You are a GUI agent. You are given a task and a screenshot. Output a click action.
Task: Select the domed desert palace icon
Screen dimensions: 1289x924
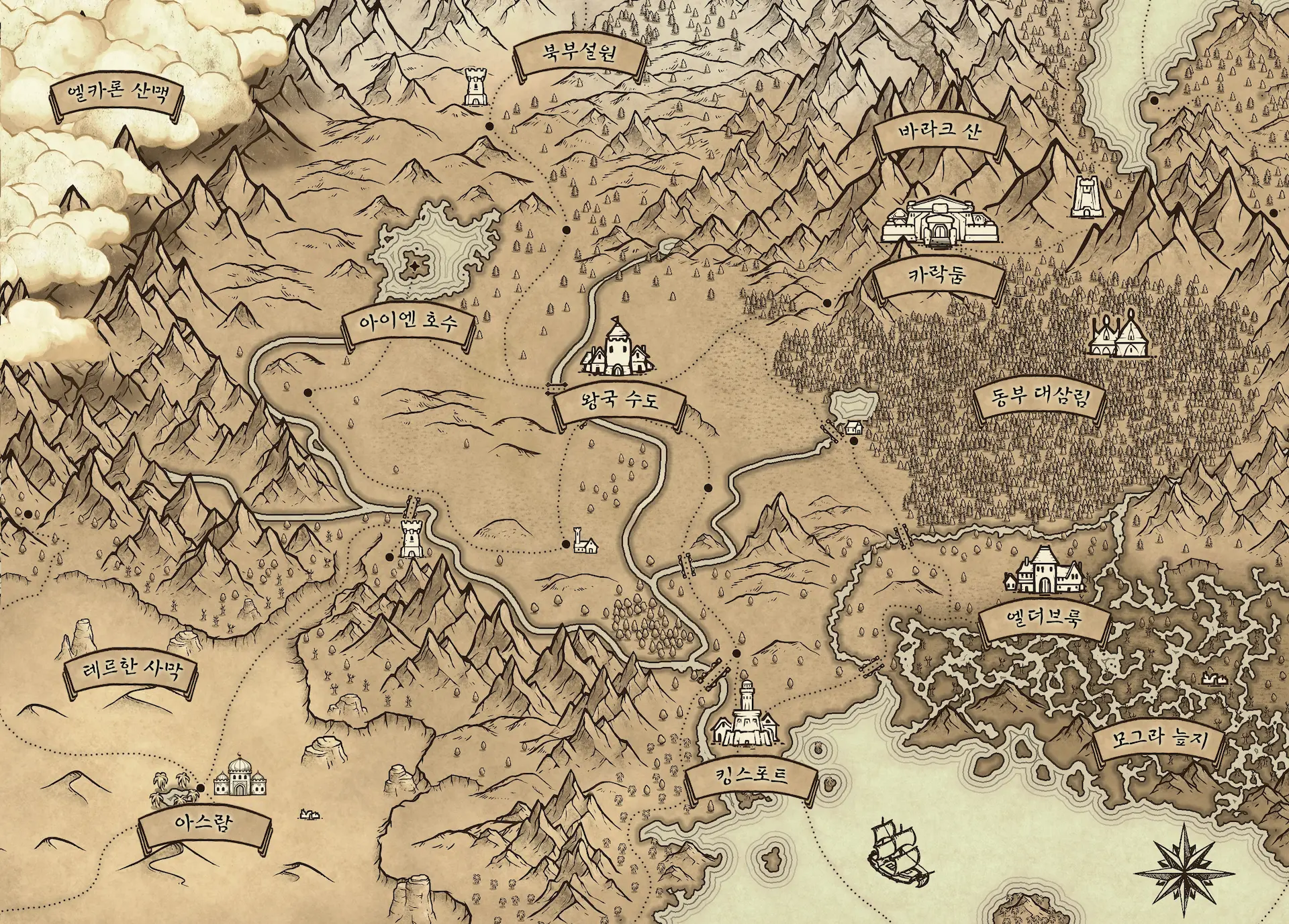pos(239,777)
